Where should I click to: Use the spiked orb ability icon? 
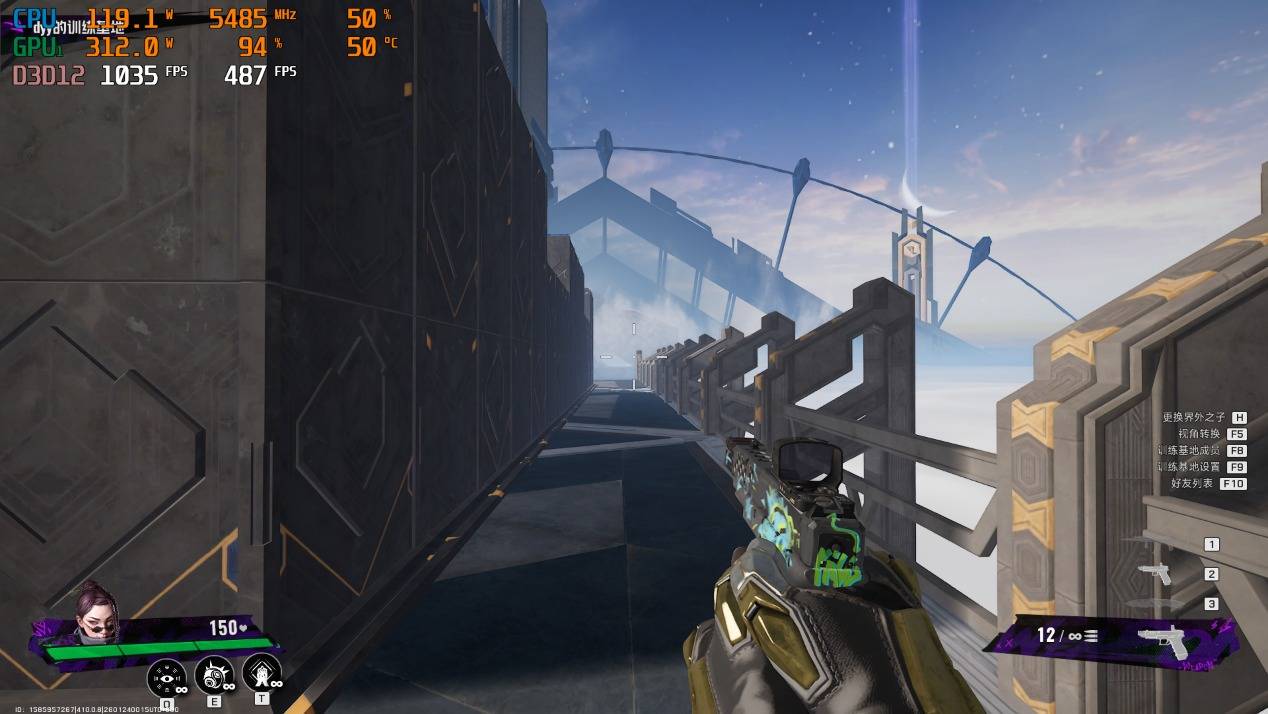(213, 675)
